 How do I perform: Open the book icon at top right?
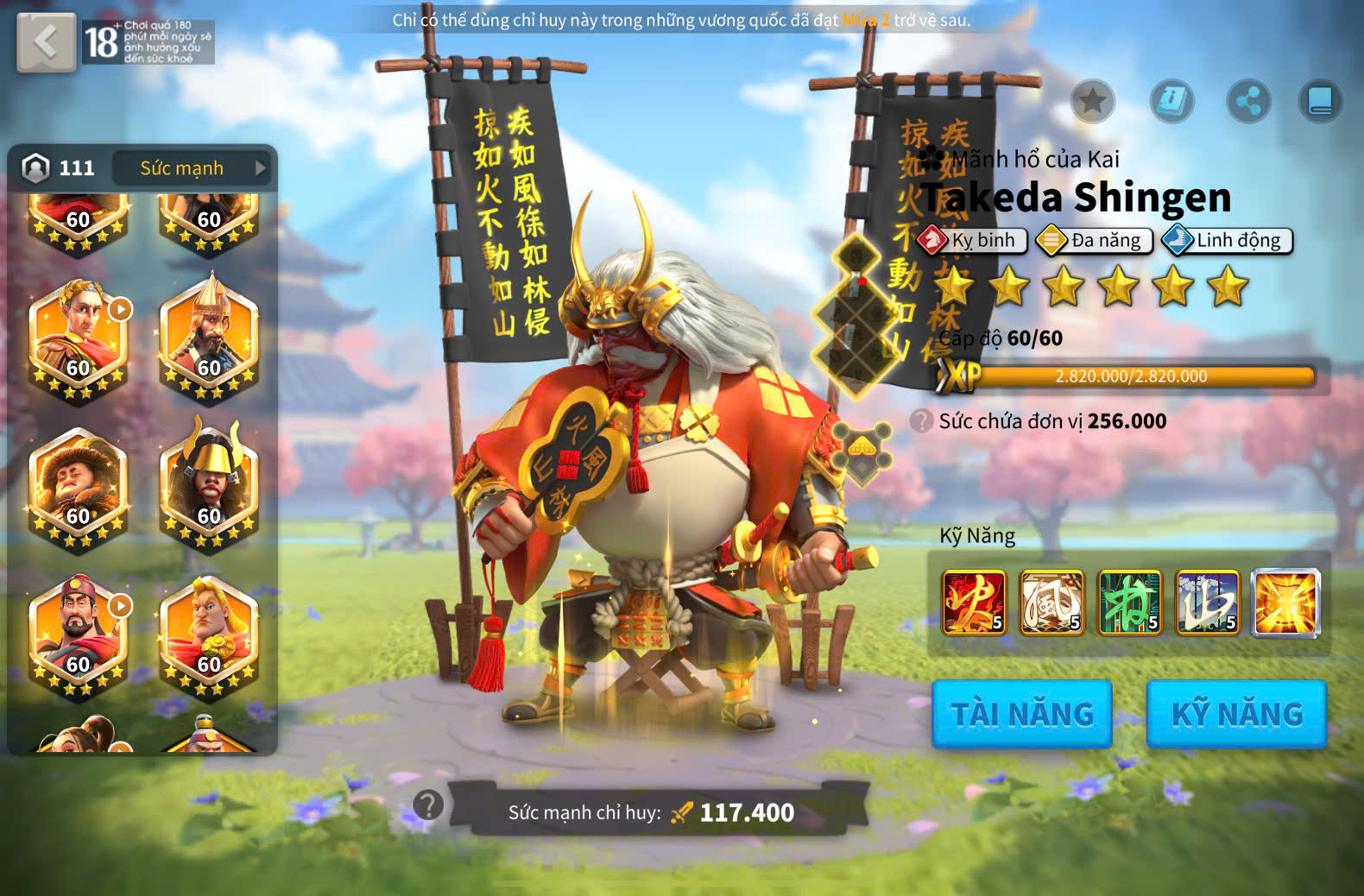1320,102
